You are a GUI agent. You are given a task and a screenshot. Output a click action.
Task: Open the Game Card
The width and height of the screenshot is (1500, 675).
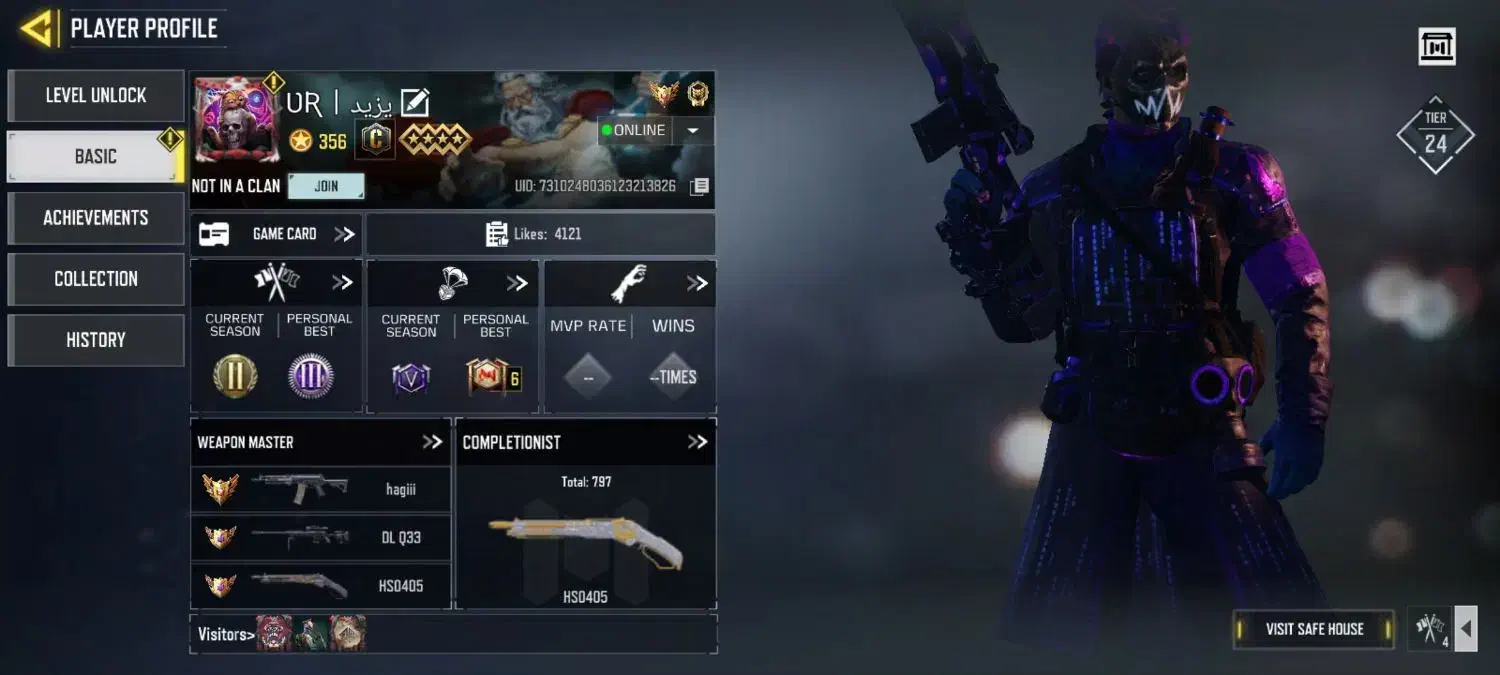(277, 234)
